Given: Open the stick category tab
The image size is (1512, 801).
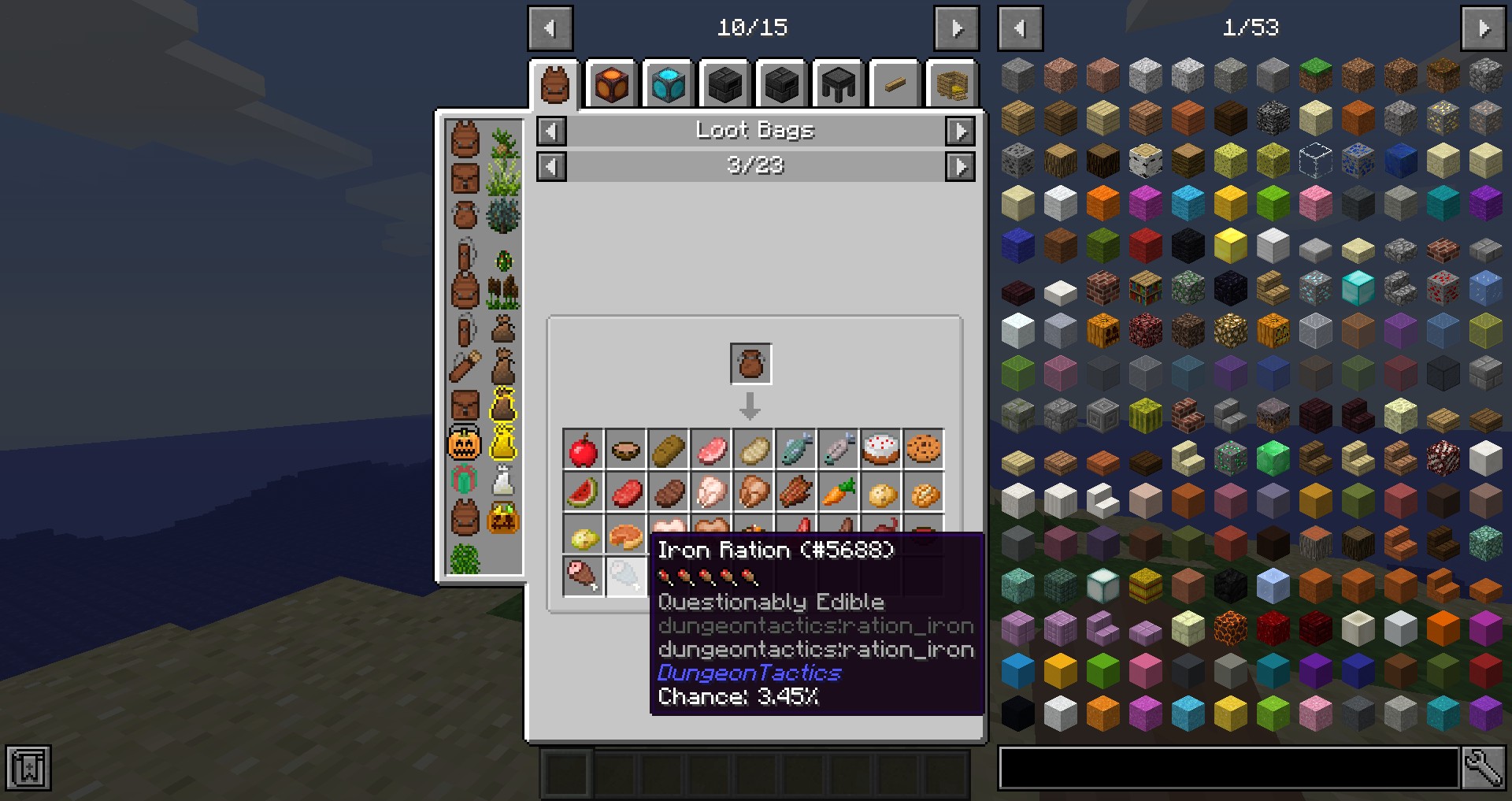Looking at the screenshot, I should (895, 84).
